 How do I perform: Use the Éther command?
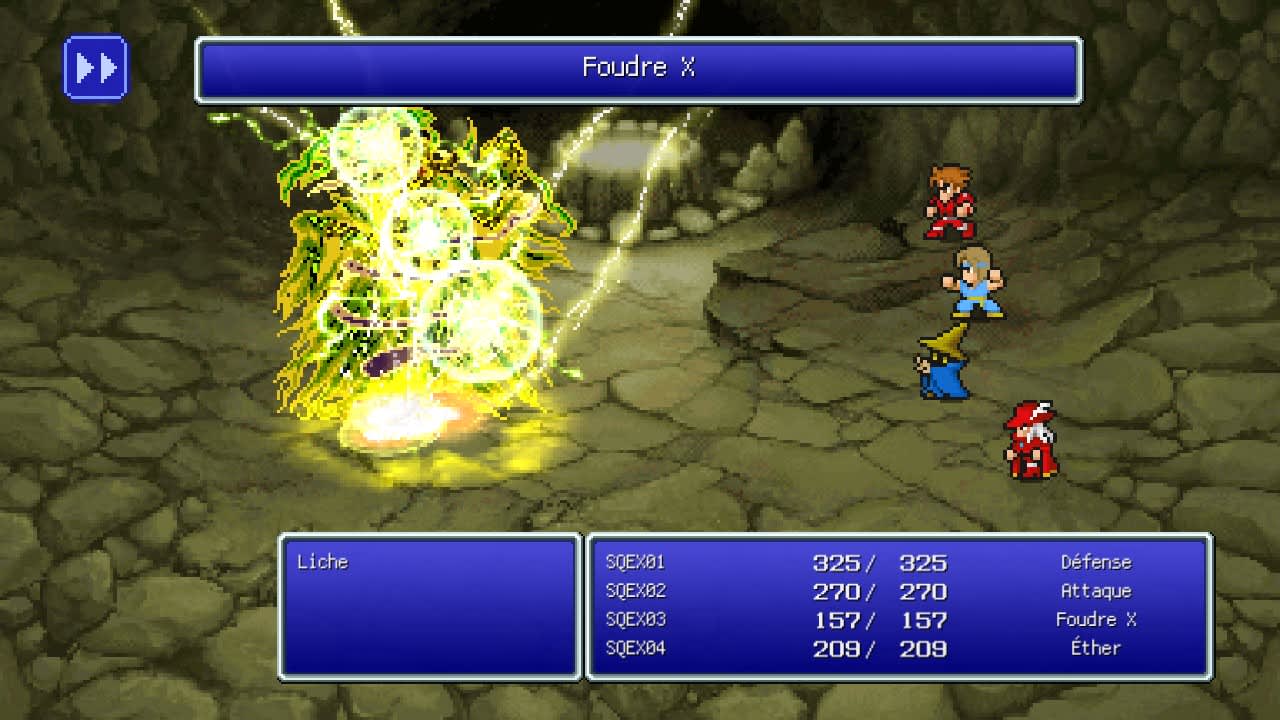pos(1100,648)
